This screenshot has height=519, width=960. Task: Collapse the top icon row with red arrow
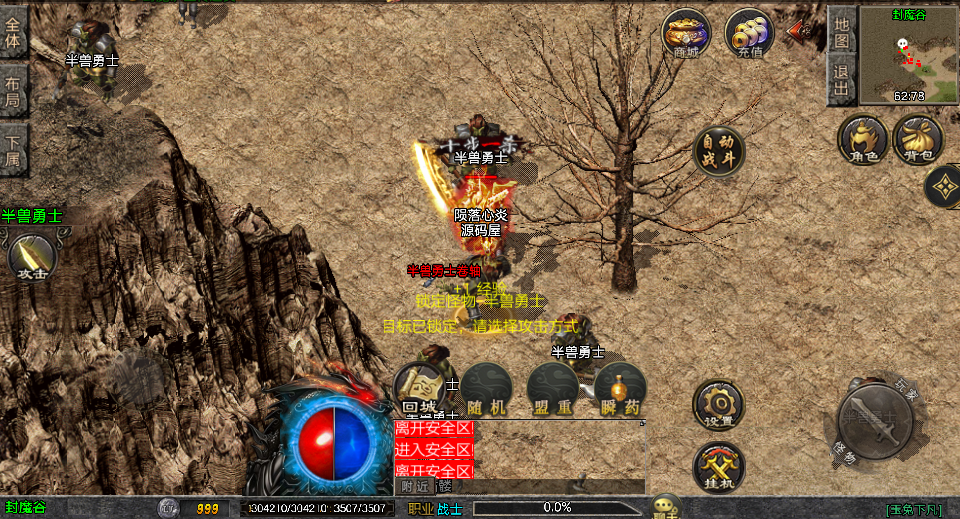click(x=799, y=31)
